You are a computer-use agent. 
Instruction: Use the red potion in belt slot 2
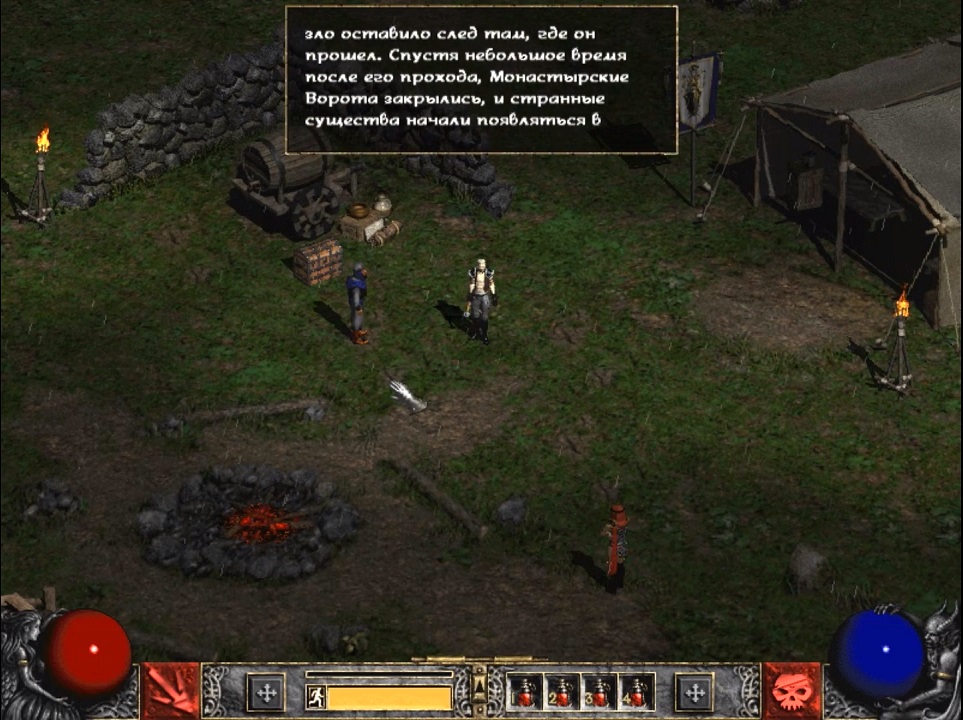(x=562, y=691)
